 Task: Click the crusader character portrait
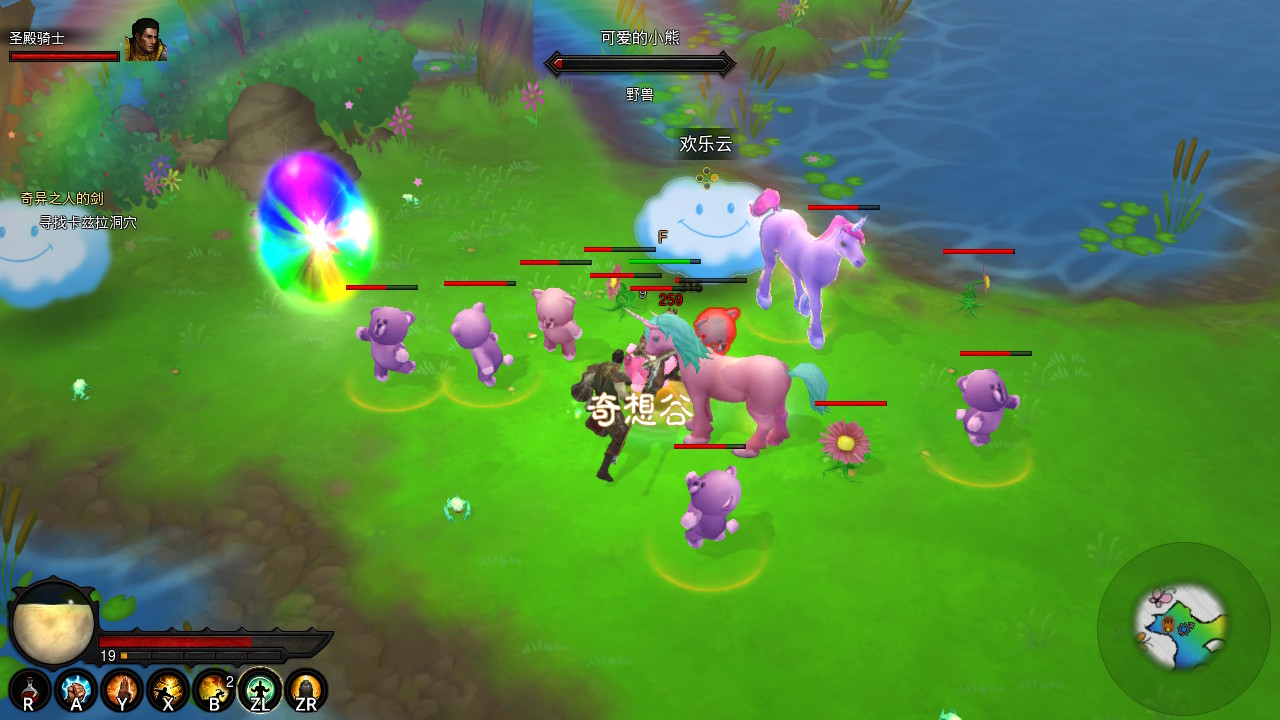(x=145, y=41)
